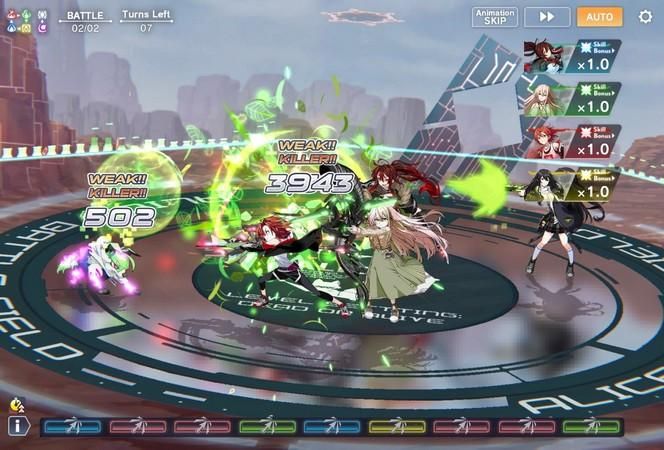Show the element affinity chart icons
This screenshot has height=450, width=664.
pos(26,21)
